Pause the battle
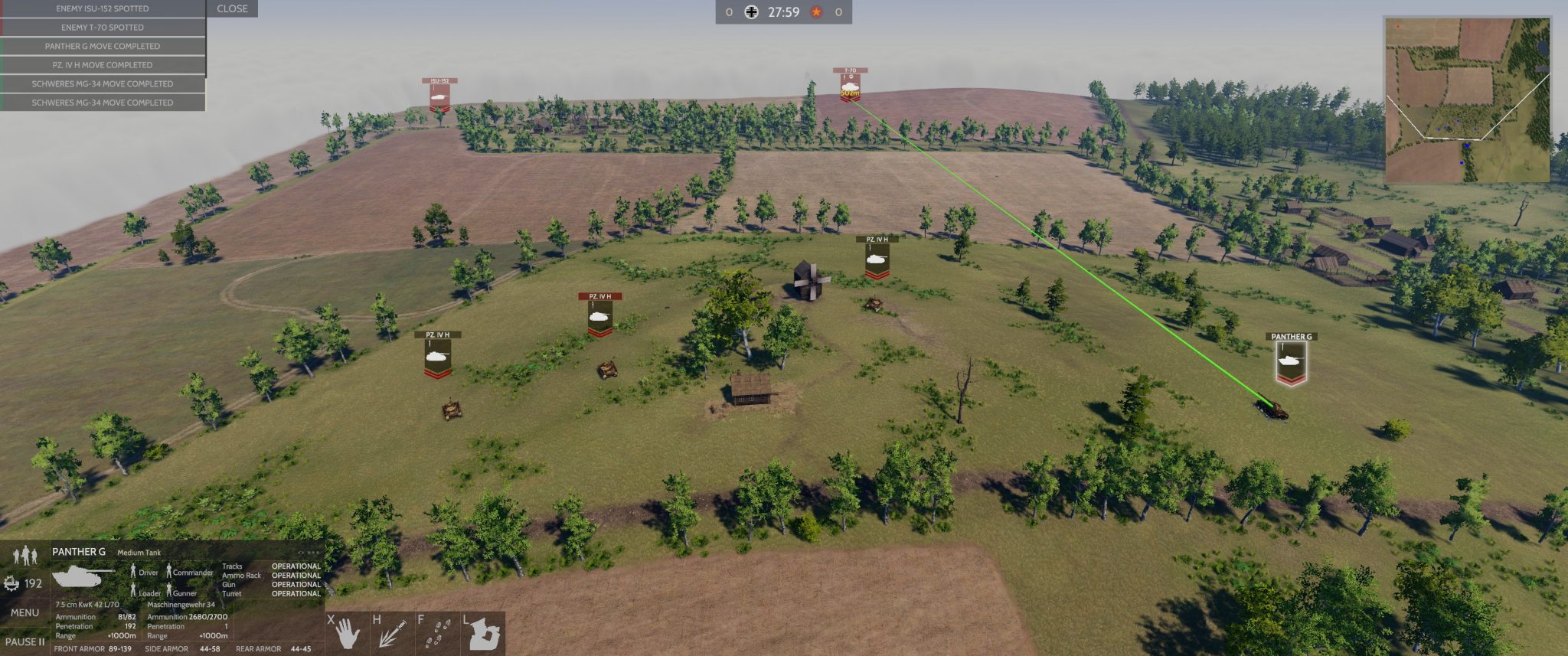1568x656 pixels. click(x=24, y=641)
